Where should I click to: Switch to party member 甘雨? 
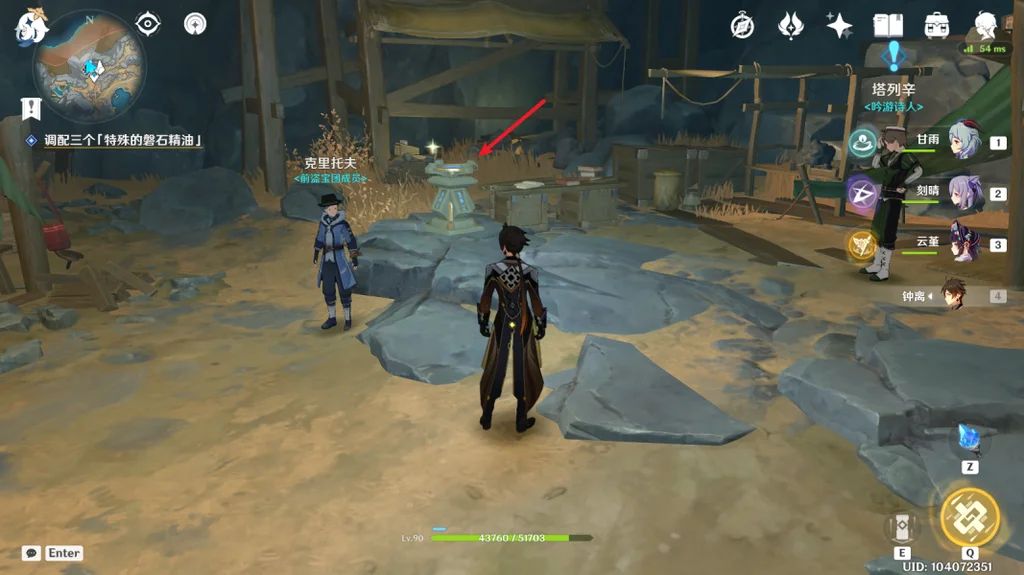(965, 142)
